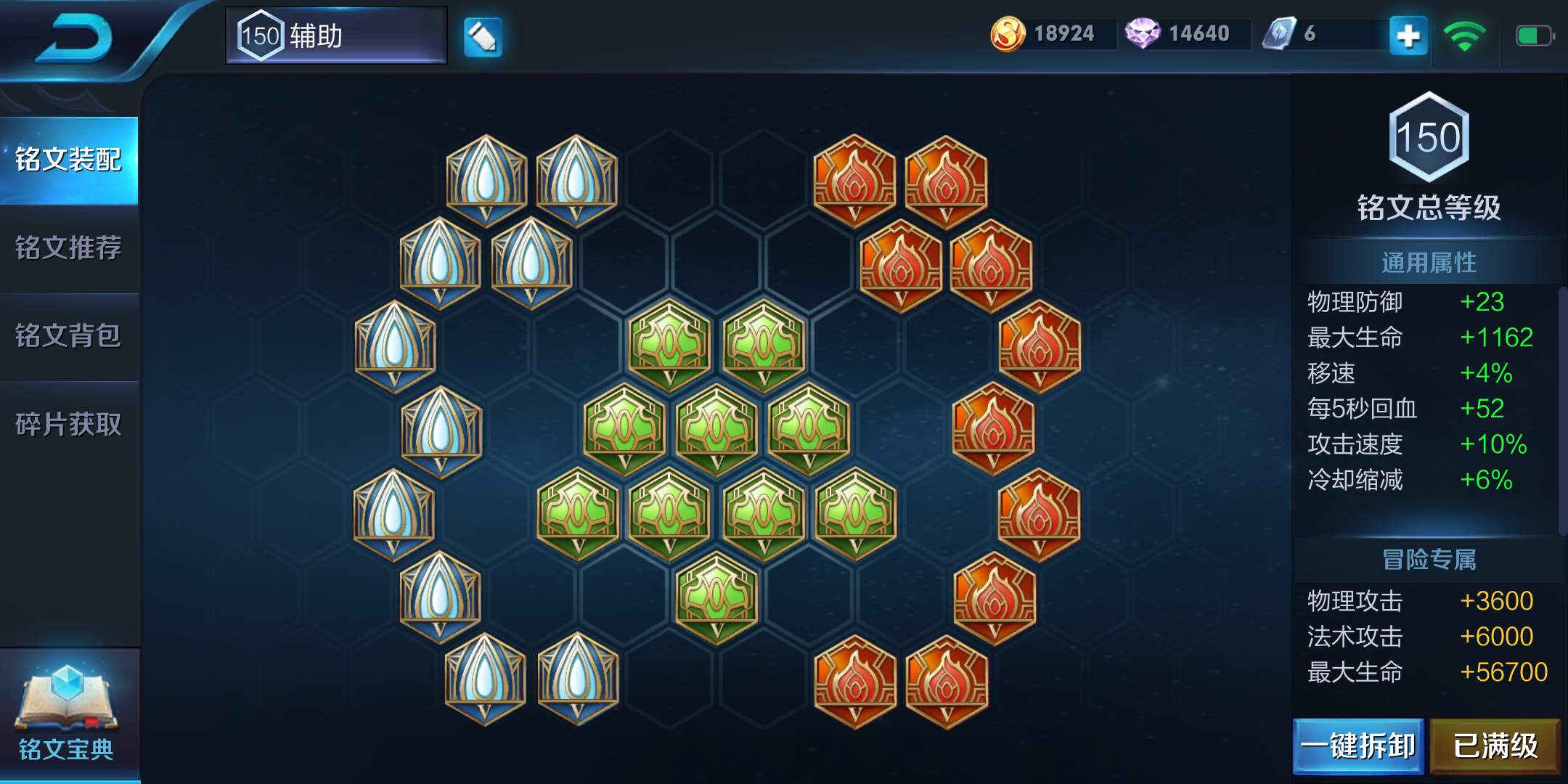1568x784 pixels.
Task: Select the bottommost green rune
Action: pos(716,597)
